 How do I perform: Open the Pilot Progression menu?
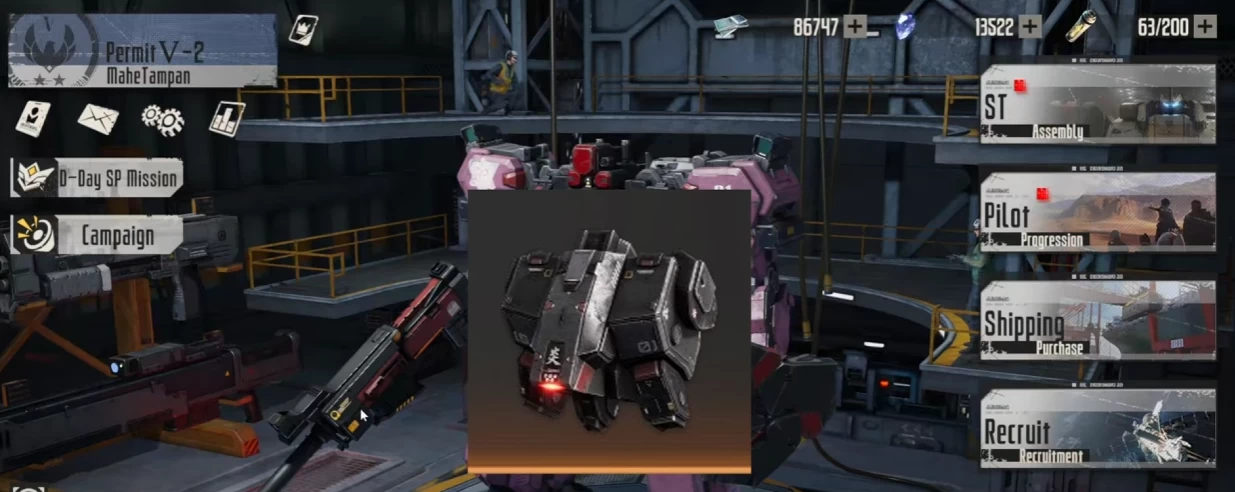1097,211
